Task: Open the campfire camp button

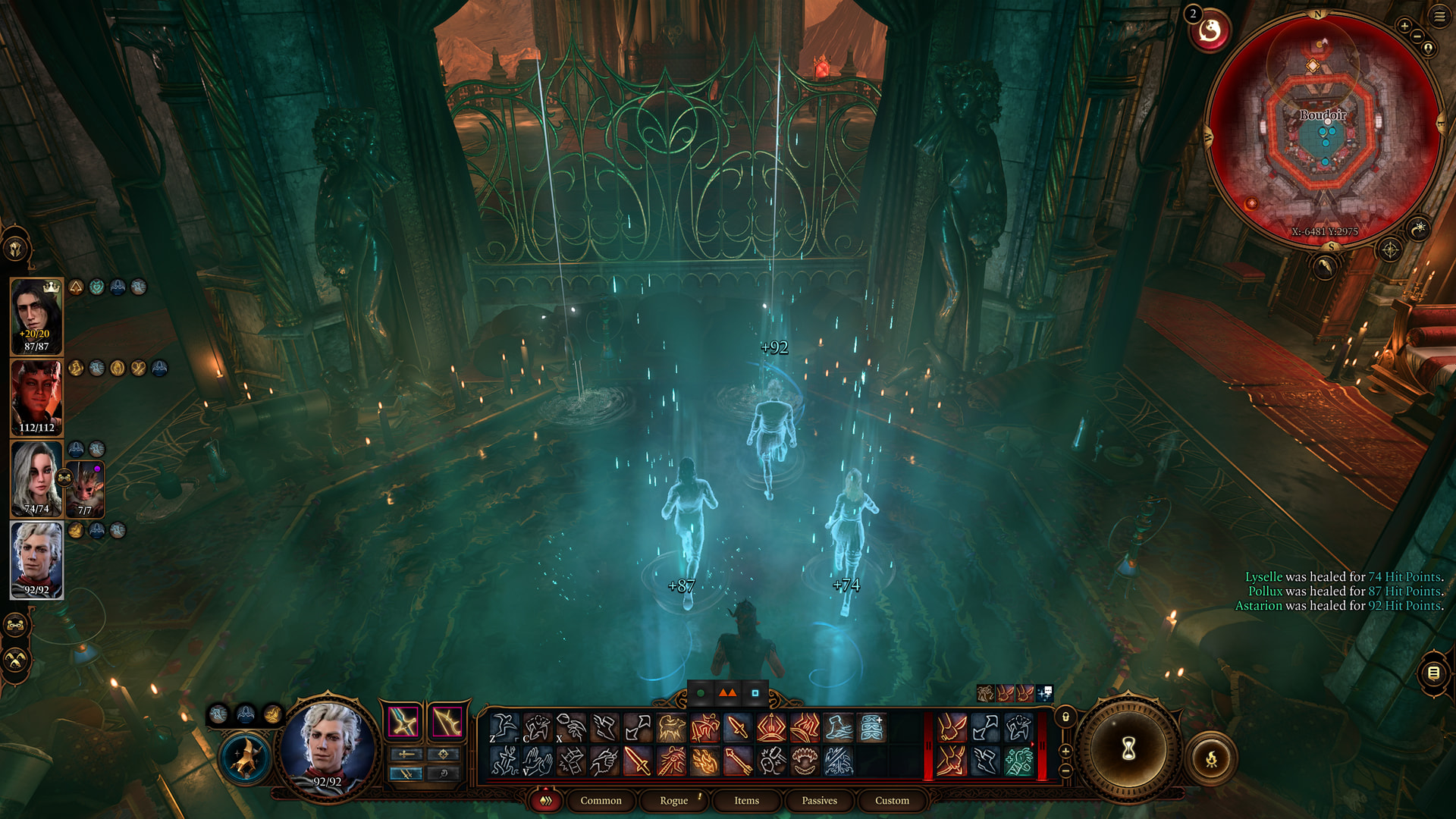Action: 1211,758
